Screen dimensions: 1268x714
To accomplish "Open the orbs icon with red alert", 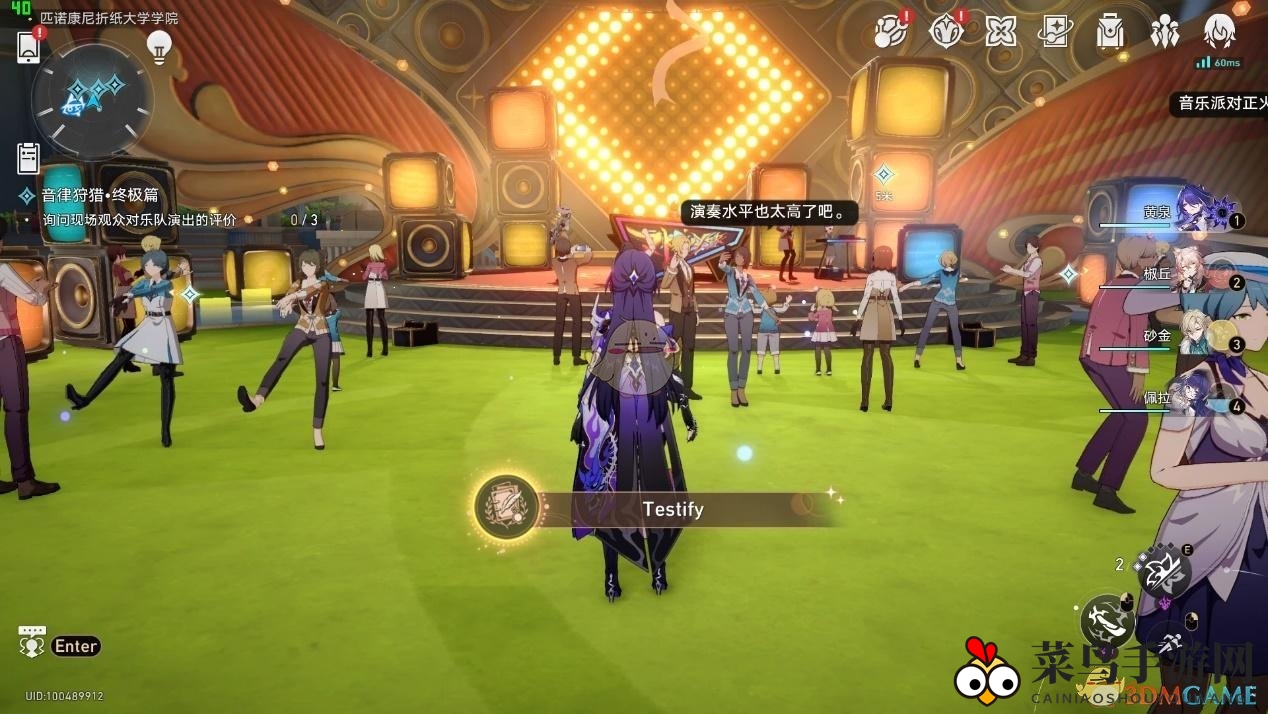I will point(890,31).
